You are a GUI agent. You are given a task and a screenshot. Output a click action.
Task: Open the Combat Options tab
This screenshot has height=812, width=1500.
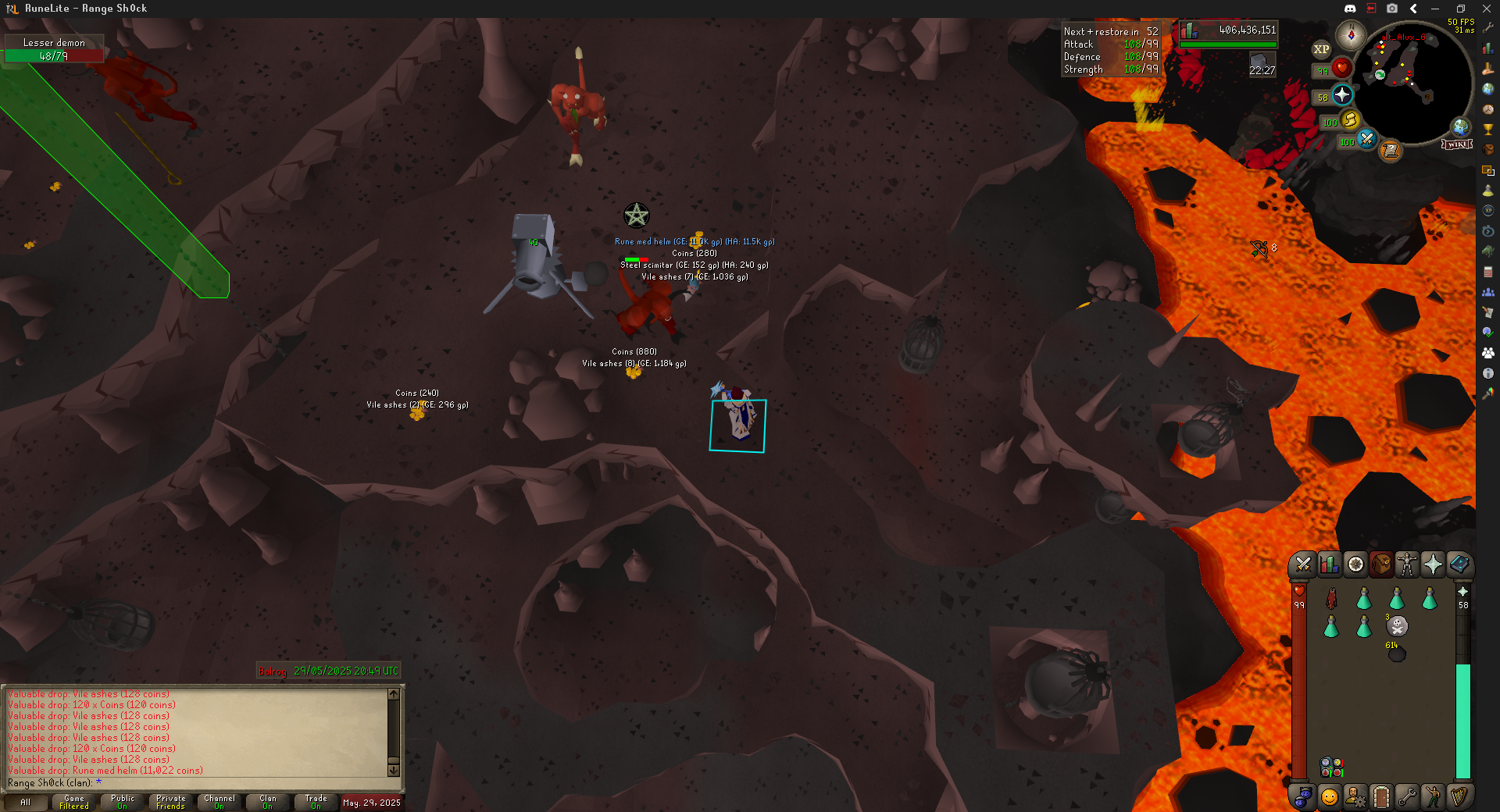tap(1302, 564)
